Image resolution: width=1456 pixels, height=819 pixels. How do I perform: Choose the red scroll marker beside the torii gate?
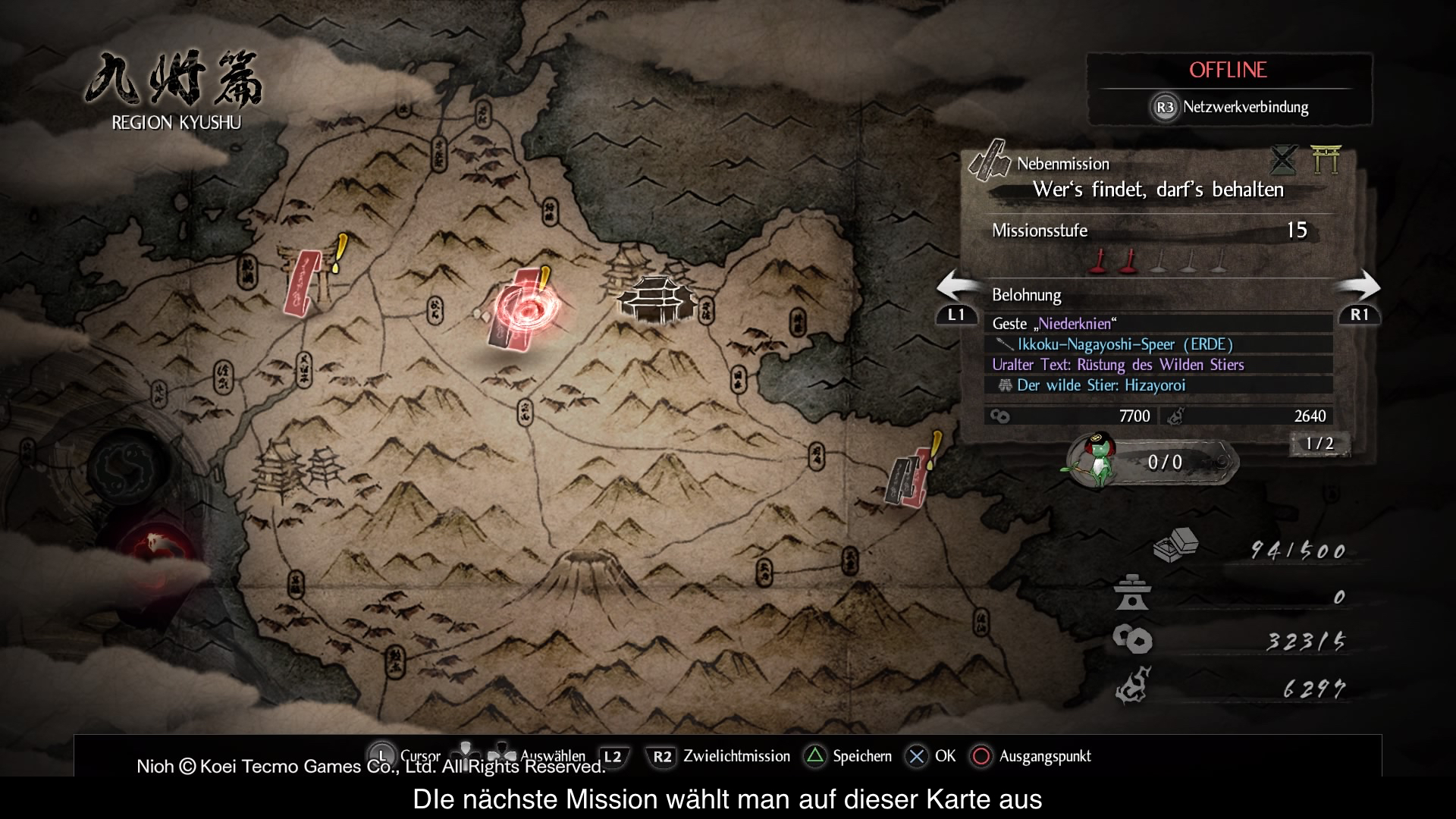pos(303,281)
